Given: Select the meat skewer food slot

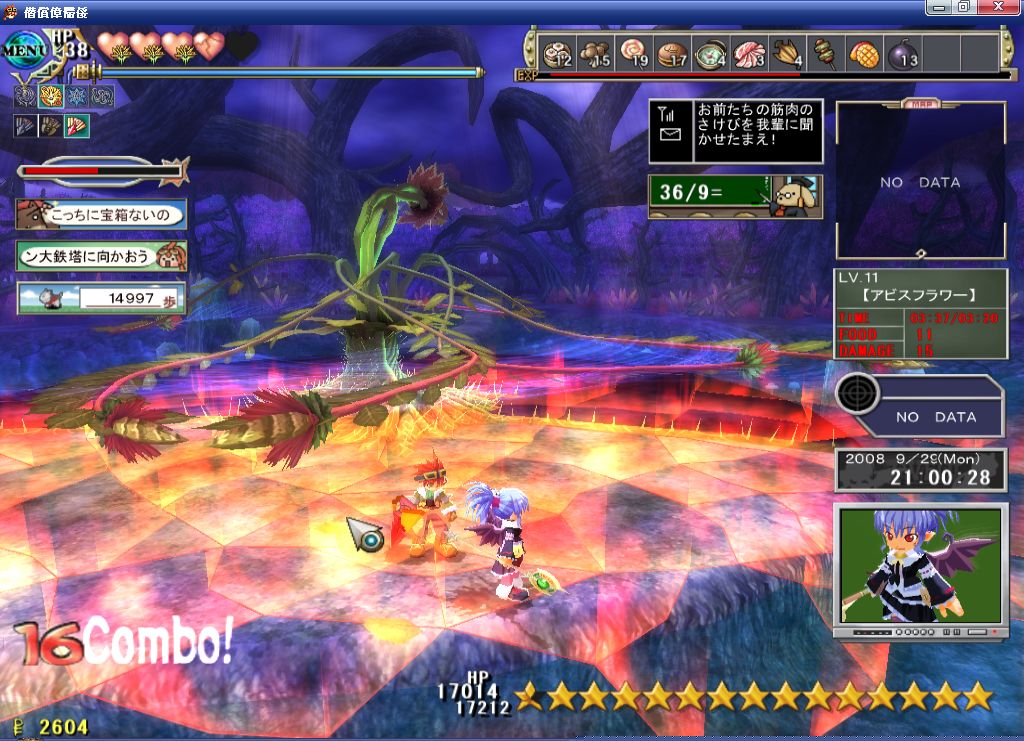Looking at the screenshot, I should click(x=826, y=52).
